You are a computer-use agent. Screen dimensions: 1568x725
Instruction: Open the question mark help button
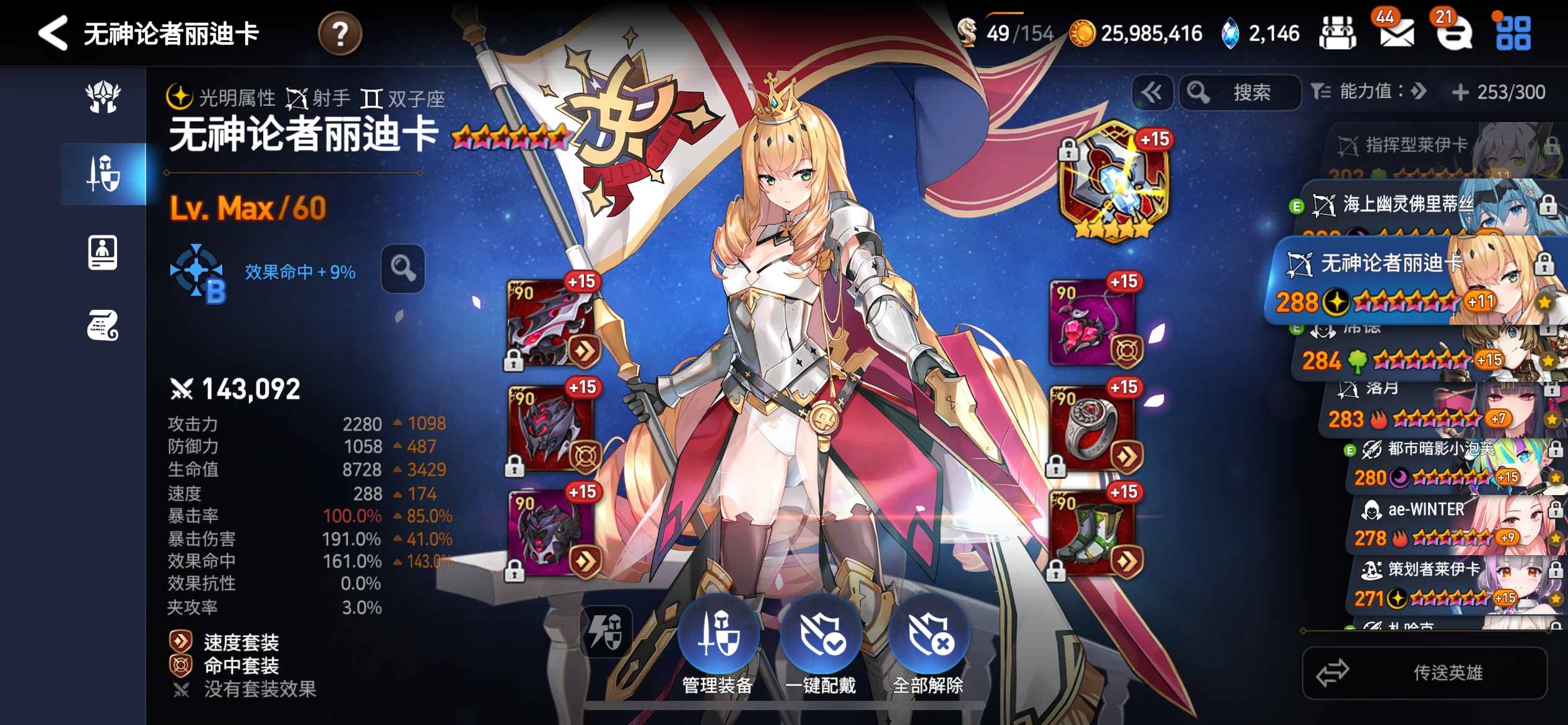click(340, 33)
